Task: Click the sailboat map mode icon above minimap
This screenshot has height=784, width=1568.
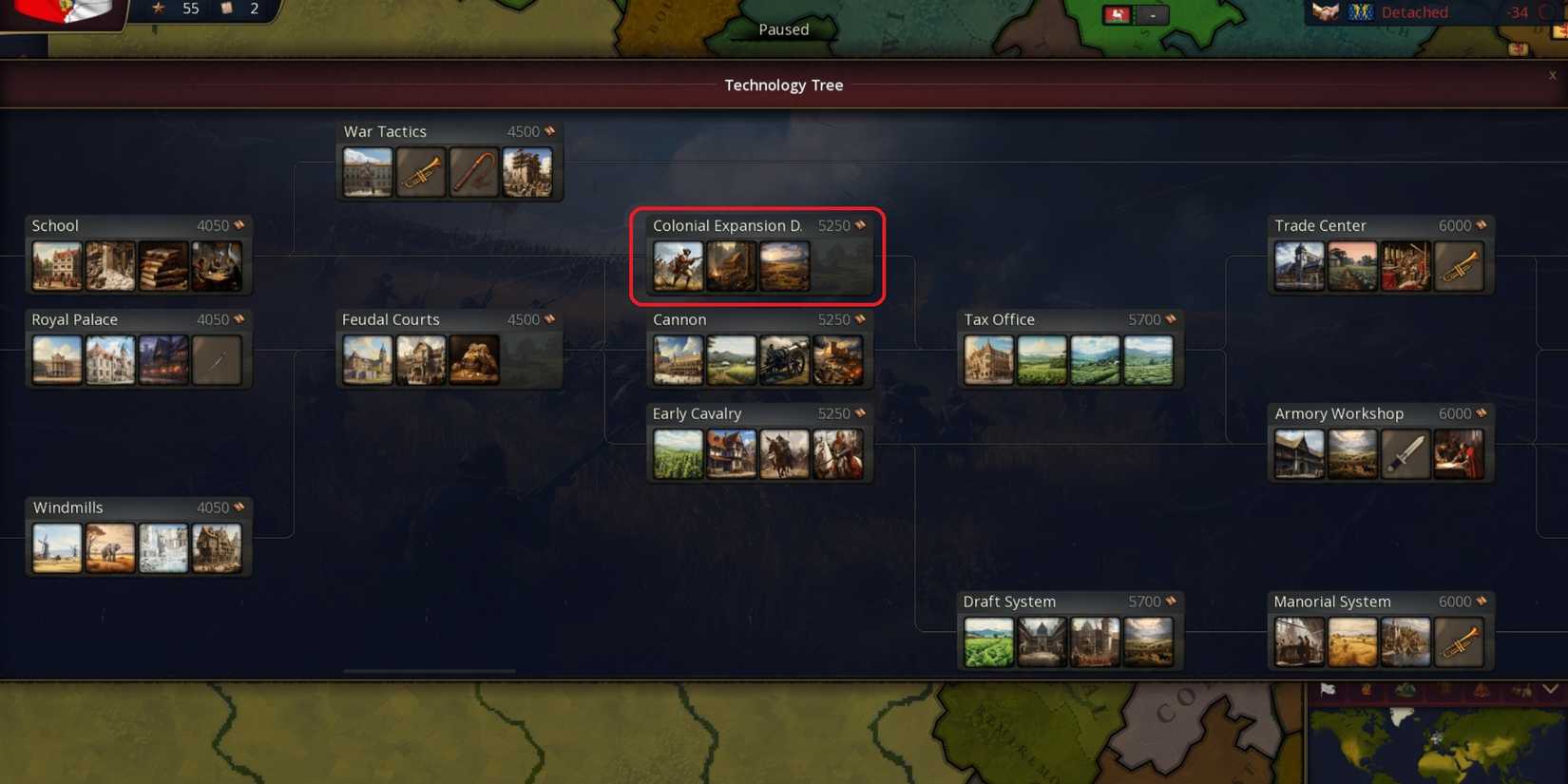Action: 1480,691
